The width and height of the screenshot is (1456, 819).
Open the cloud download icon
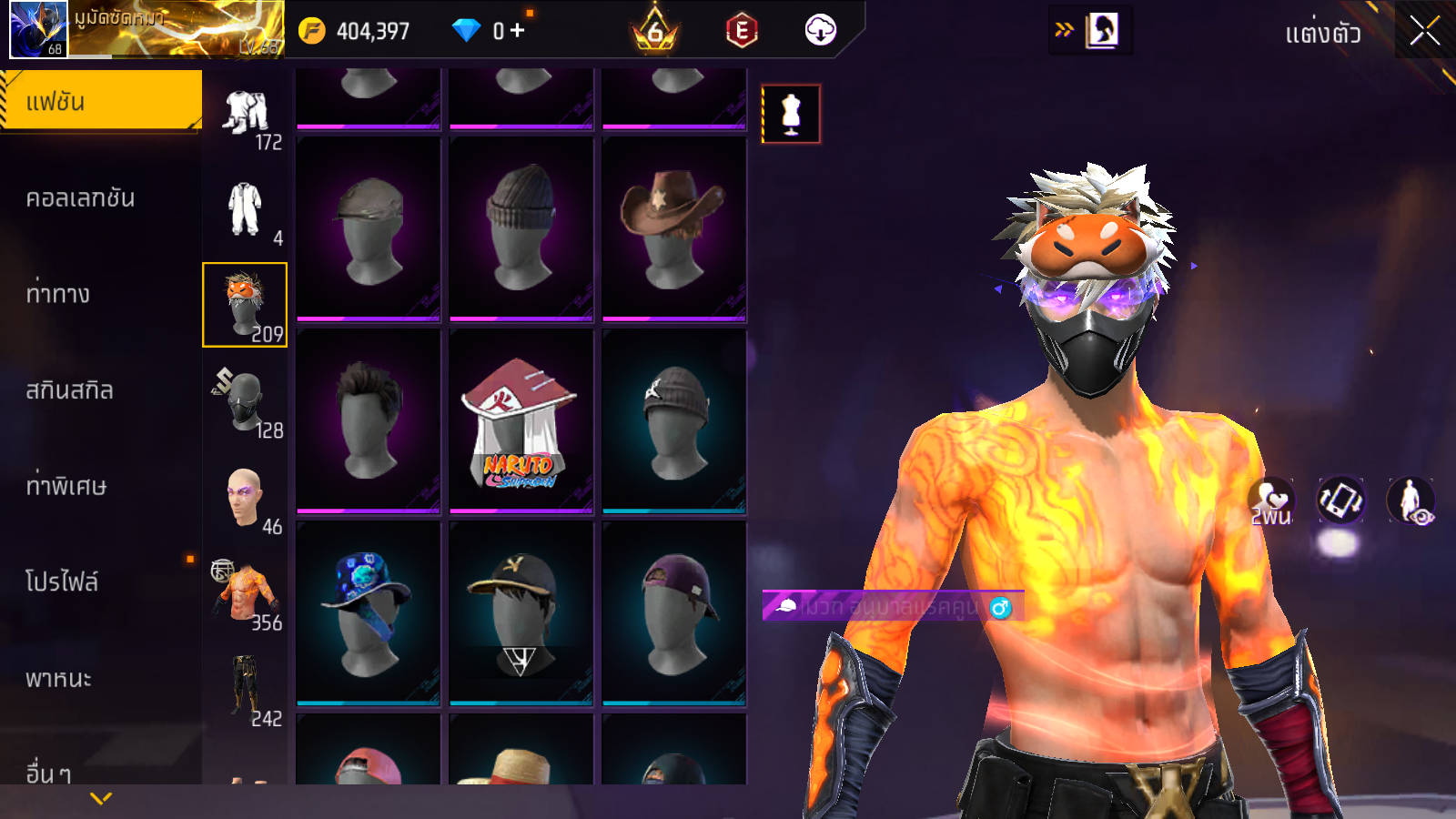[x=820, y=30]
